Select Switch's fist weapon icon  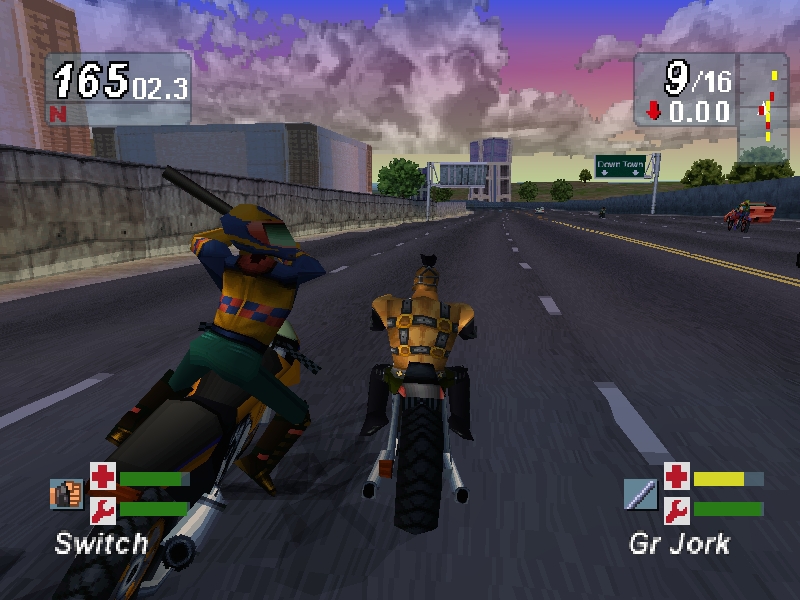coord(66,493)
